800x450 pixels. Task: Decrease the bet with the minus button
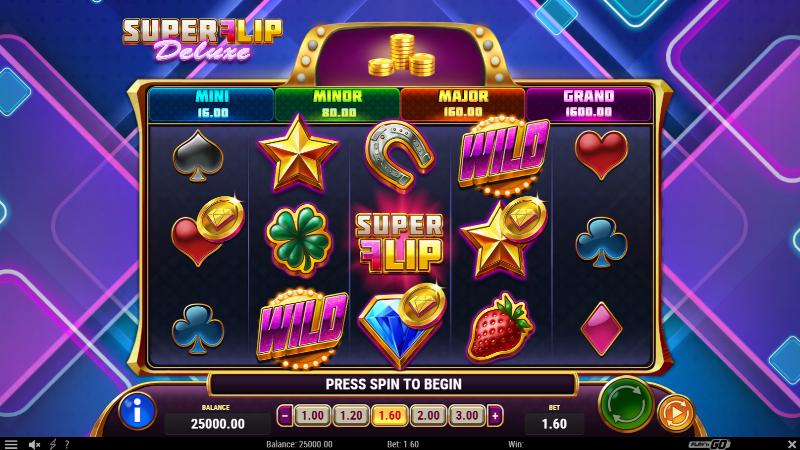285,415
